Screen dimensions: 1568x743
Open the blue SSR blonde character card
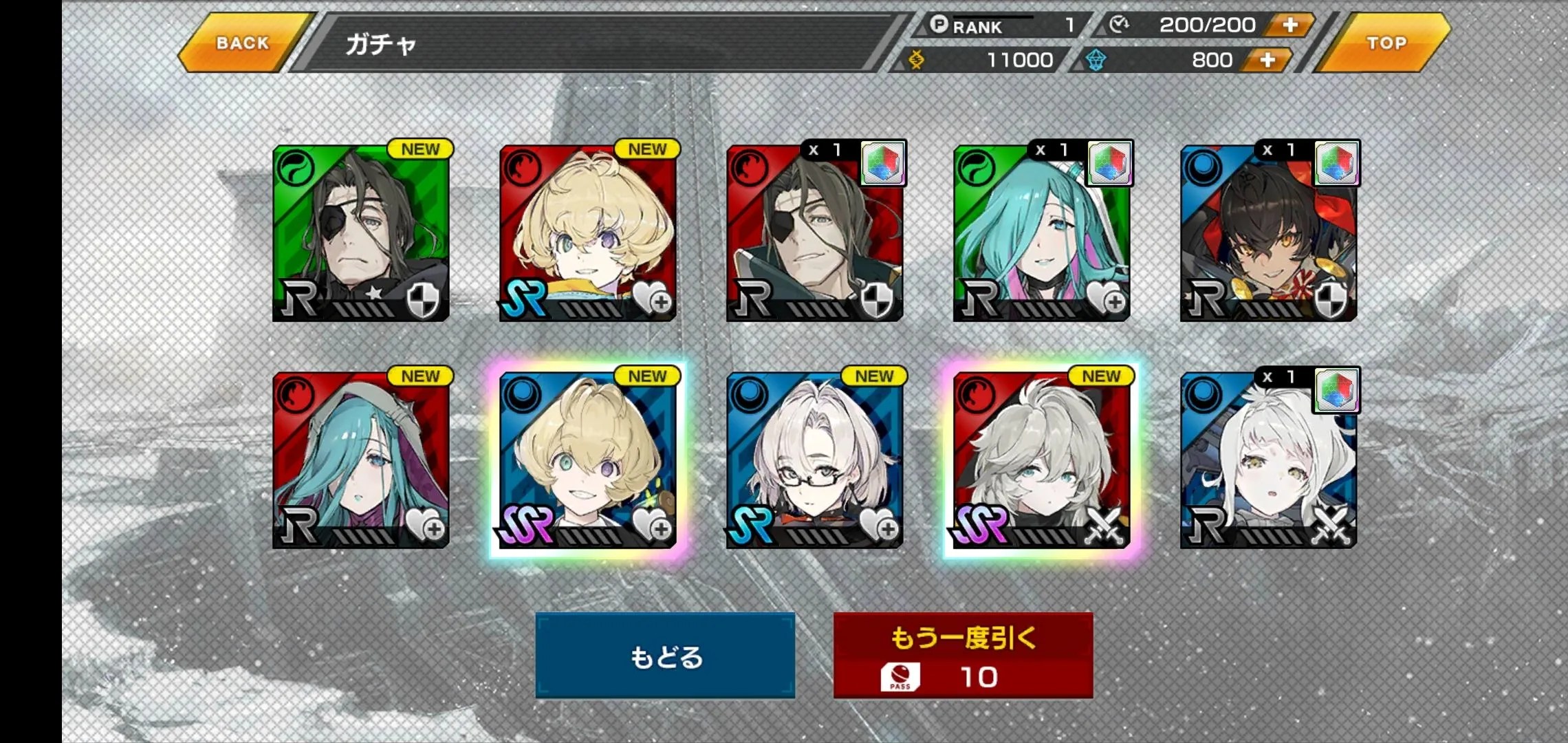point(588,460)
